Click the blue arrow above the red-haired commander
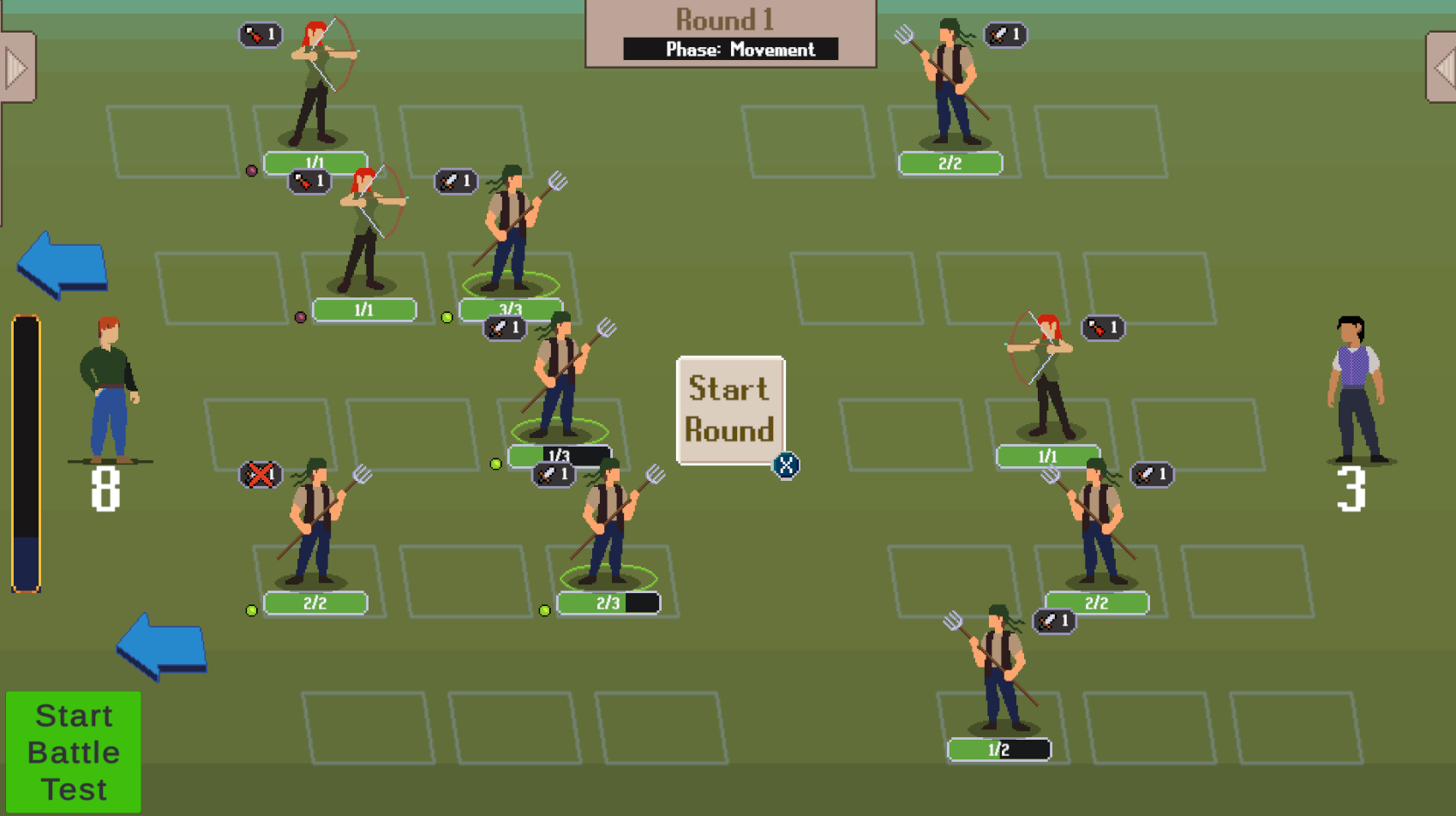Viewport: 1456px width, 816px height. [63, 264]
